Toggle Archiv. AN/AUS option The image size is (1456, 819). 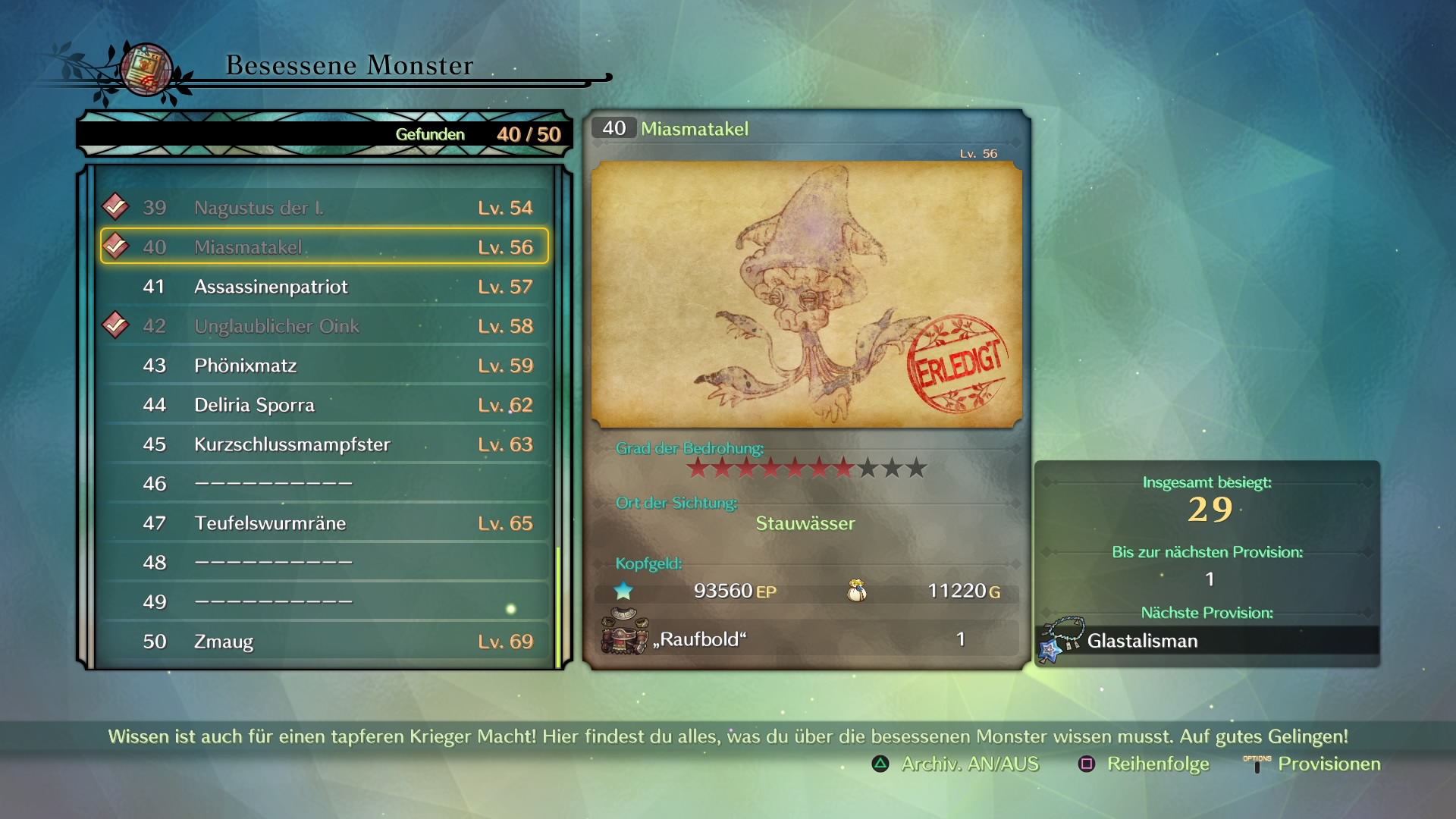pyautogui.click(x=956, y=764)
